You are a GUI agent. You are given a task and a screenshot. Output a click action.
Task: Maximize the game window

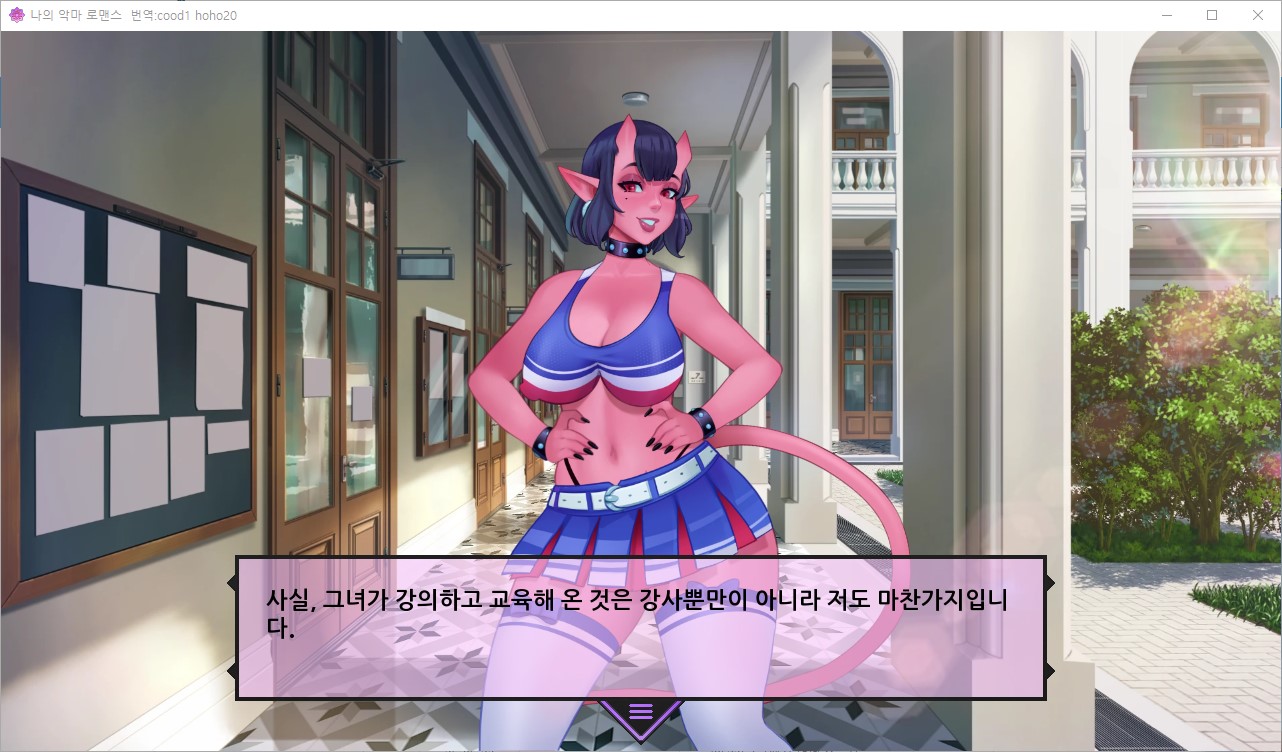1212,15
